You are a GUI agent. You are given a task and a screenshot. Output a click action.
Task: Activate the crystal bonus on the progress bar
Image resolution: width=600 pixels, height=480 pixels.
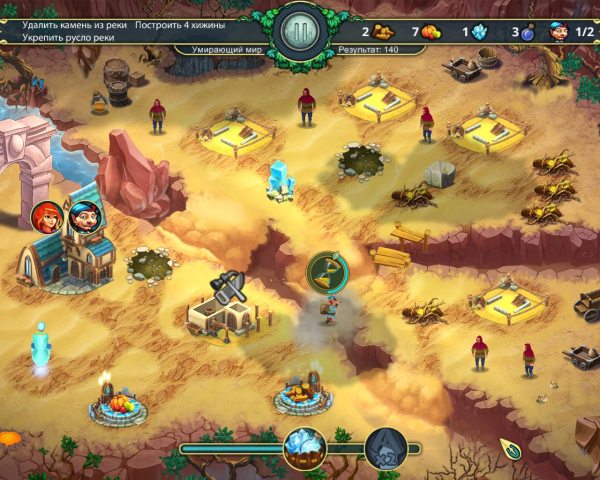(x=303, y=447)
